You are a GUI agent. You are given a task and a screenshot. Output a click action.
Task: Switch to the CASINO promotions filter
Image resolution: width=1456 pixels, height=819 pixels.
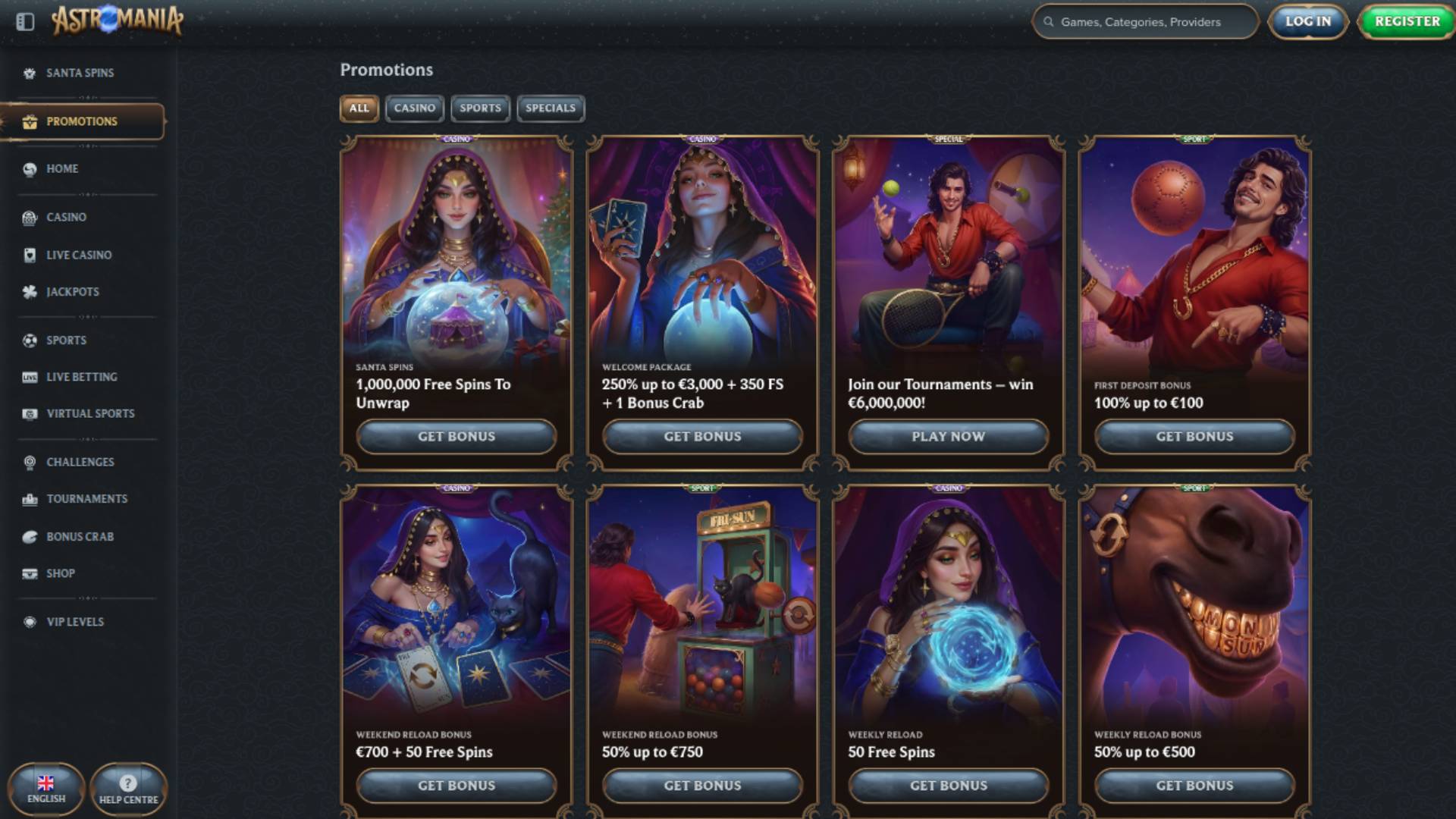pyautogui.click(x=414, y=108)
